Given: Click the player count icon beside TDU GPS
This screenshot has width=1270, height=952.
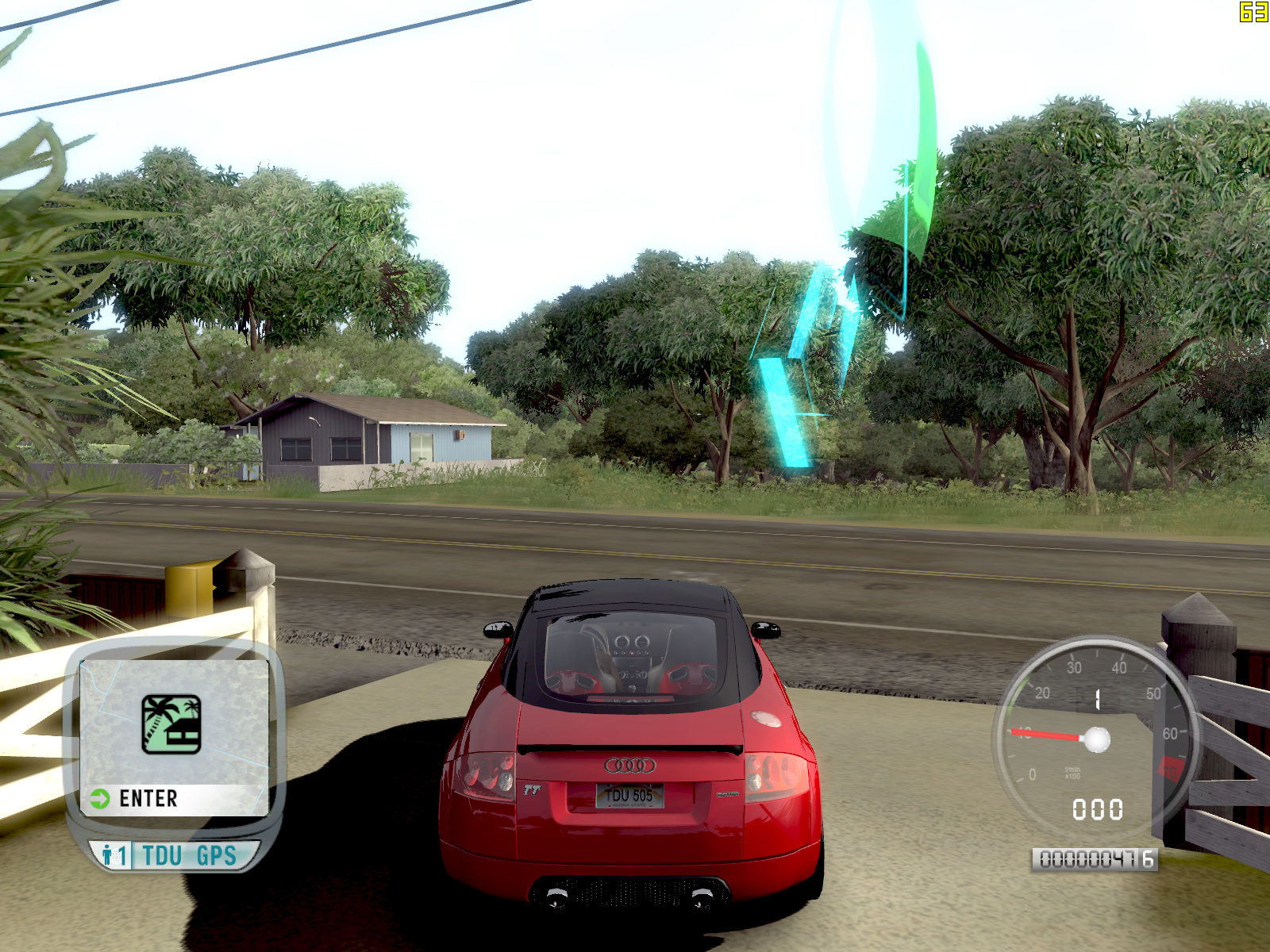Looking at the screenshot, I should pyautogui.click(x=114, y=856).
